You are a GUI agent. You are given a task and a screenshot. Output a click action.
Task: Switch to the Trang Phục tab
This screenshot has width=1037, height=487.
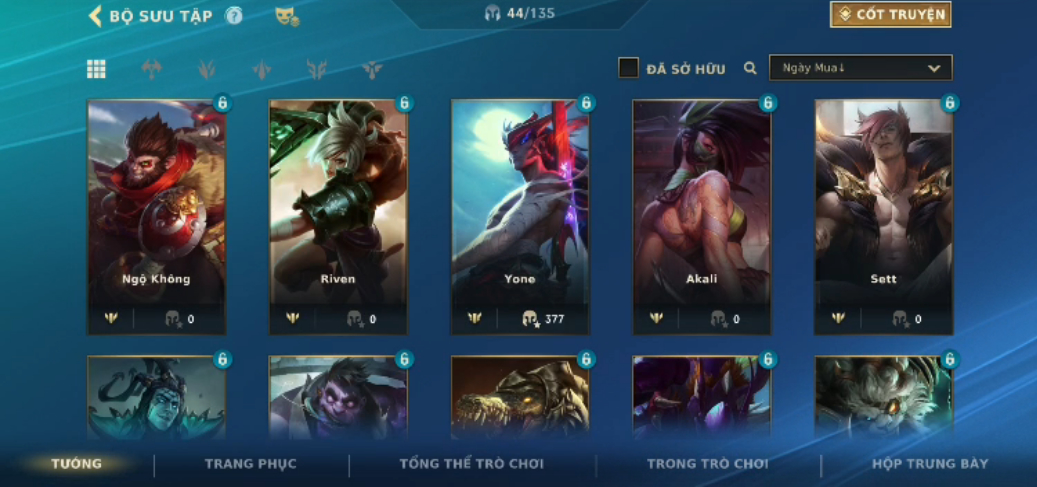250,464
